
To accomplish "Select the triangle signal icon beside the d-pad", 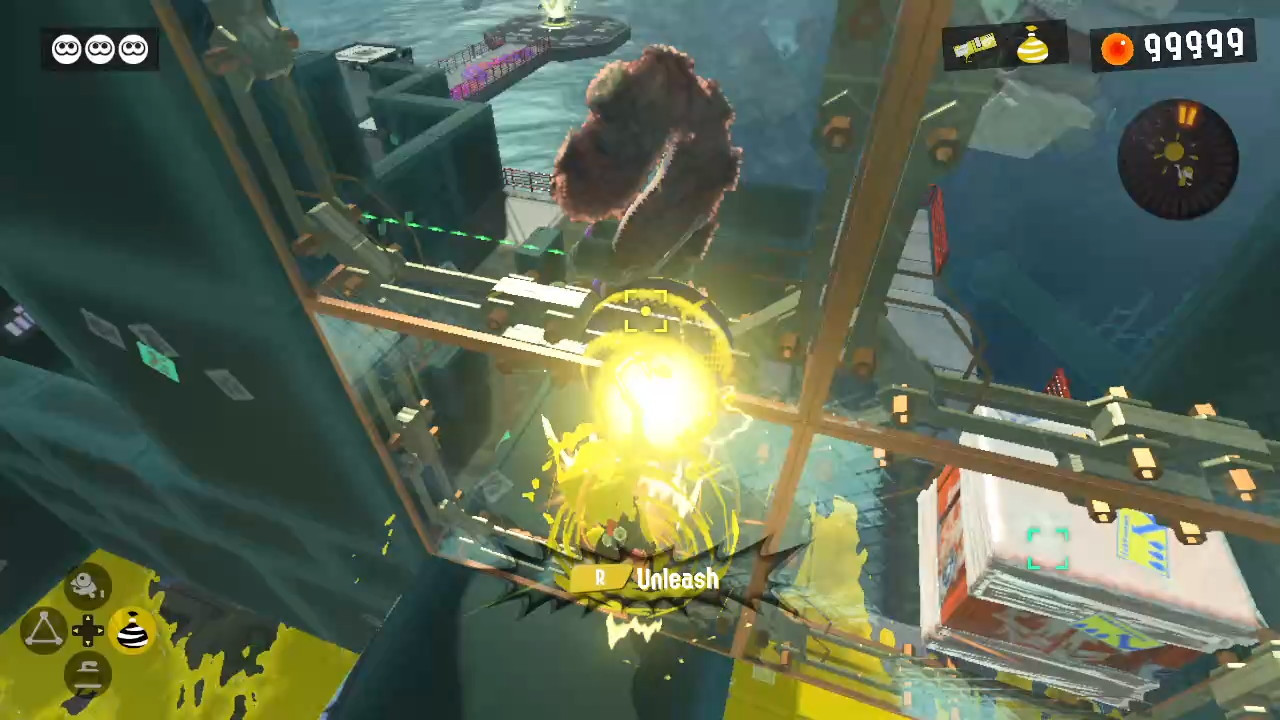I will (45, 628).
